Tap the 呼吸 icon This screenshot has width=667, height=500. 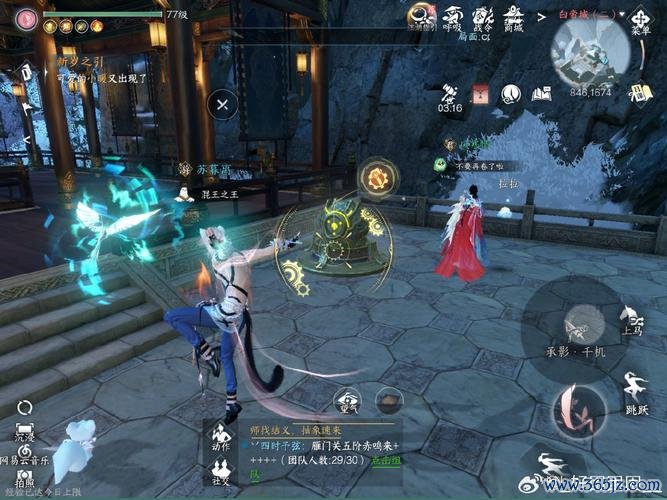(x=453, y=17)
